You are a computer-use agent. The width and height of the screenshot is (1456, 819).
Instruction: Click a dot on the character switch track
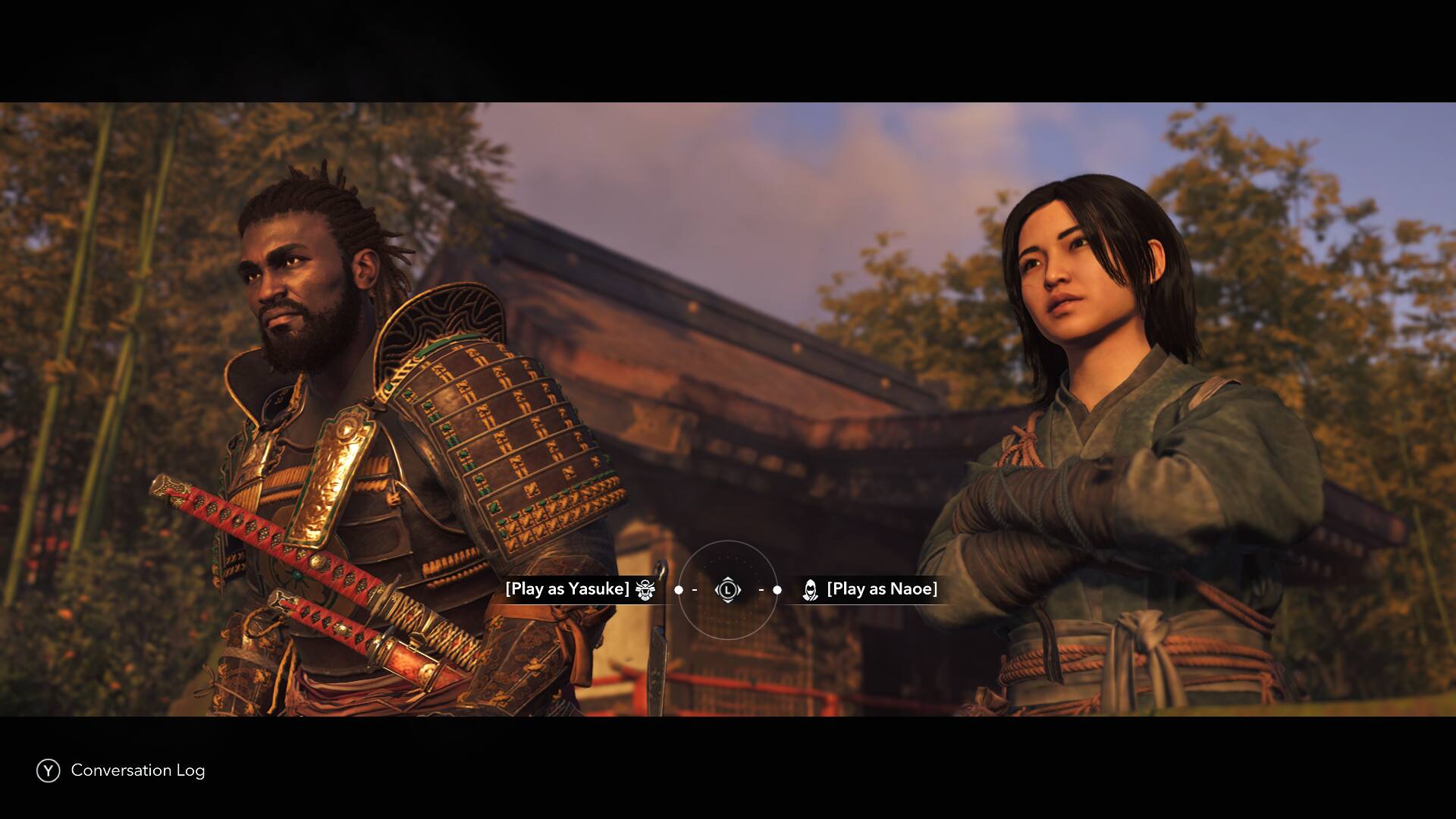[777, 589]
